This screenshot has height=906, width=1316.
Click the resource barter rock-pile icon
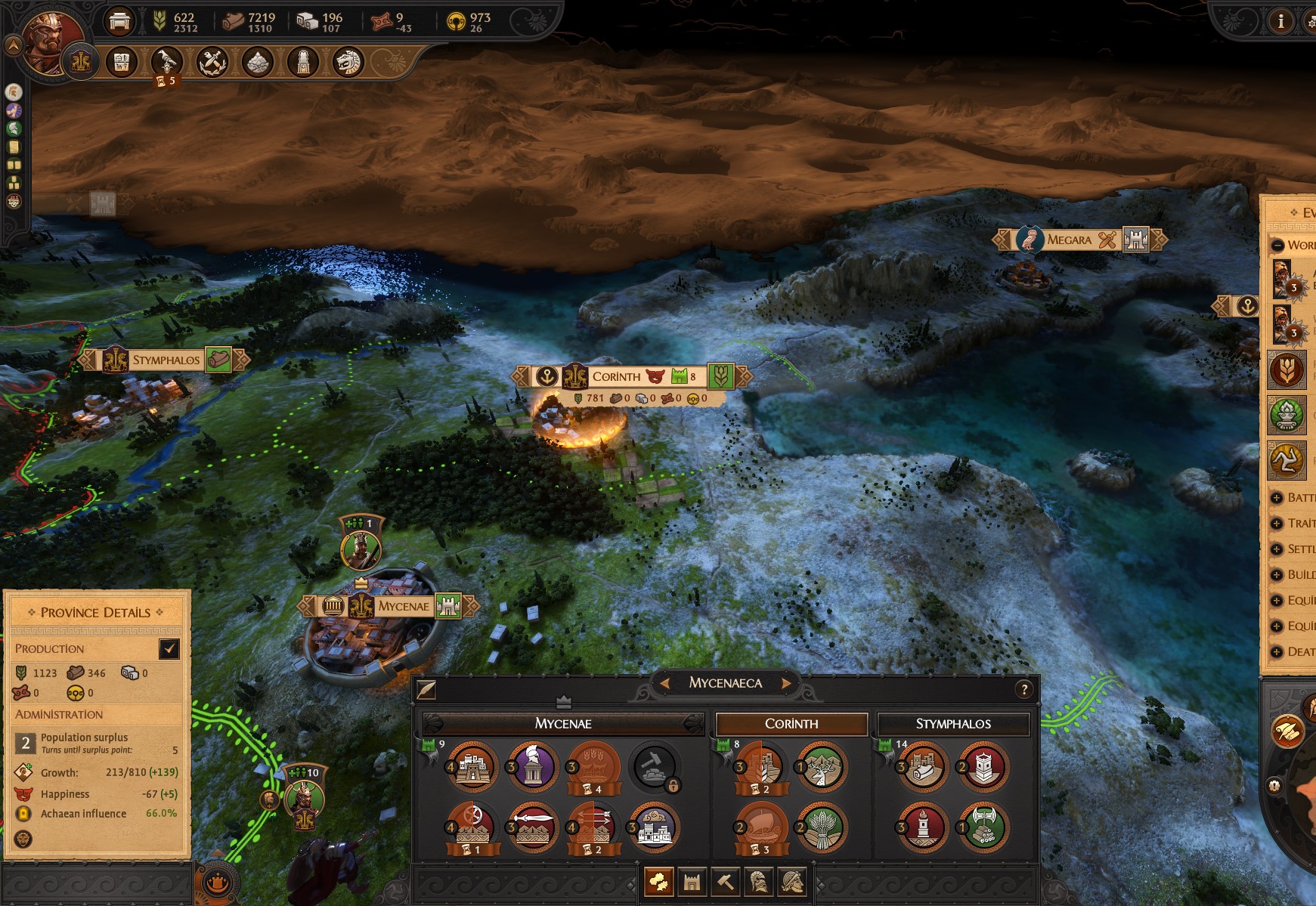point(256,63)
